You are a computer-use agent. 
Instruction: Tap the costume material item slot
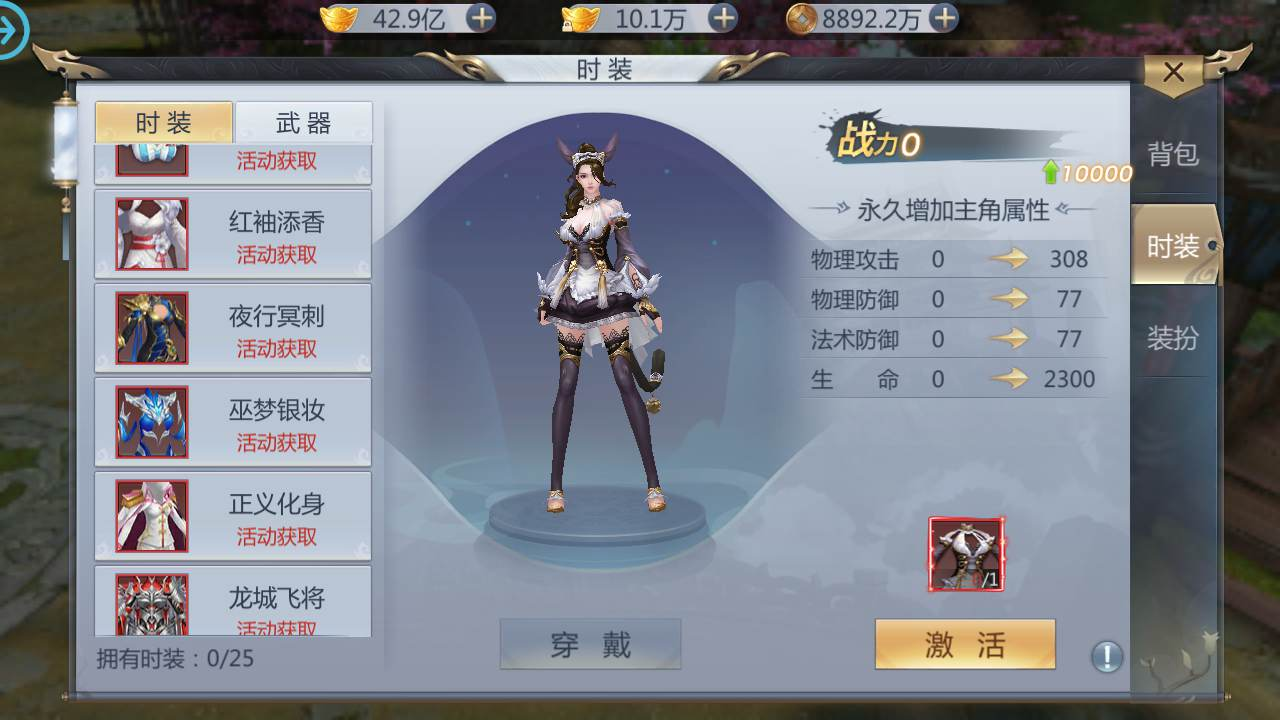pyautogui.click(x=967, y=555)
